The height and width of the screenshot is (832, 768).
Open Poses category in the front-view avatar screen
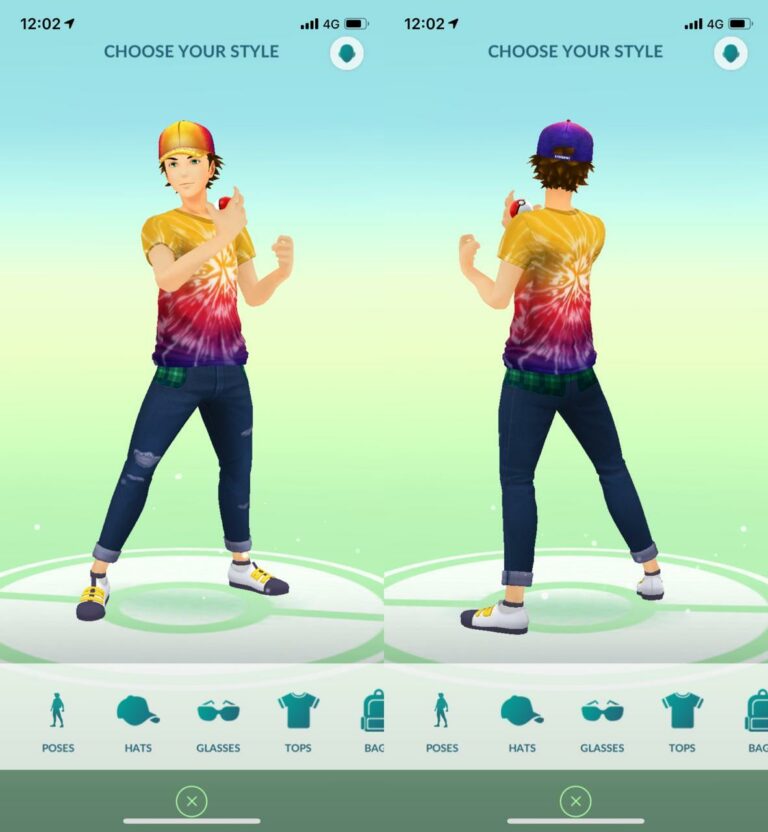(x=58, y=720)
